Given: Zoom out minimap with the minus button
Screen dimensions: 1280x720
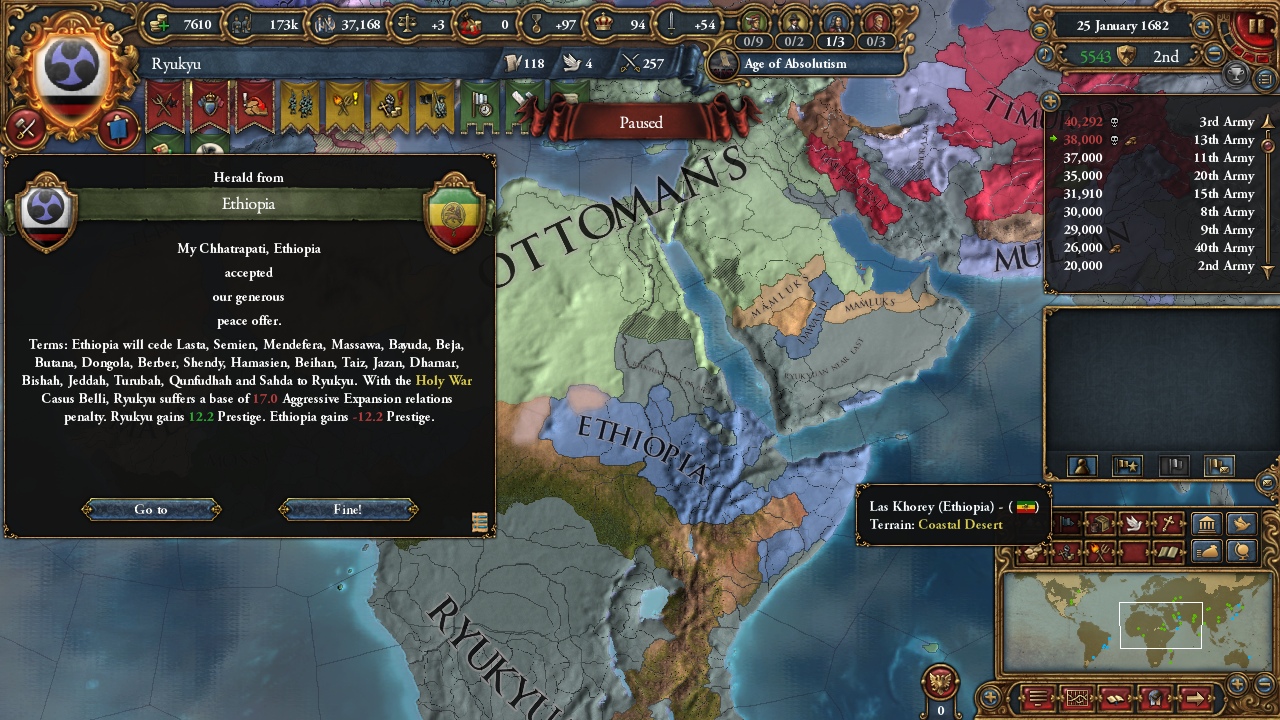Looking at the screenshot, I should pos(1263,684).
